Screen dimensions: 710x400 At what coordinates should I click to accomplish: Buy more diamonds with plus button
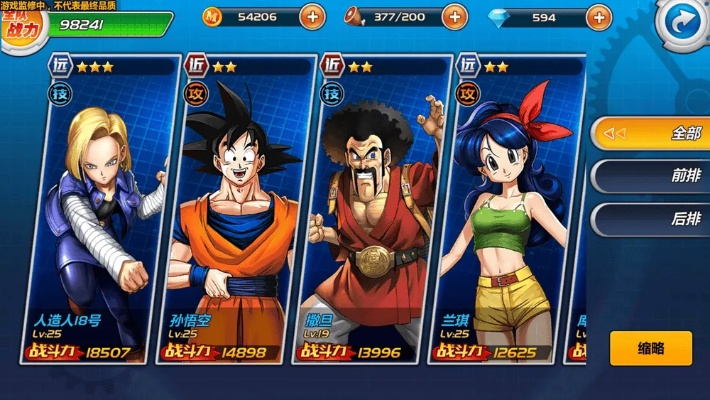point(598,17)
